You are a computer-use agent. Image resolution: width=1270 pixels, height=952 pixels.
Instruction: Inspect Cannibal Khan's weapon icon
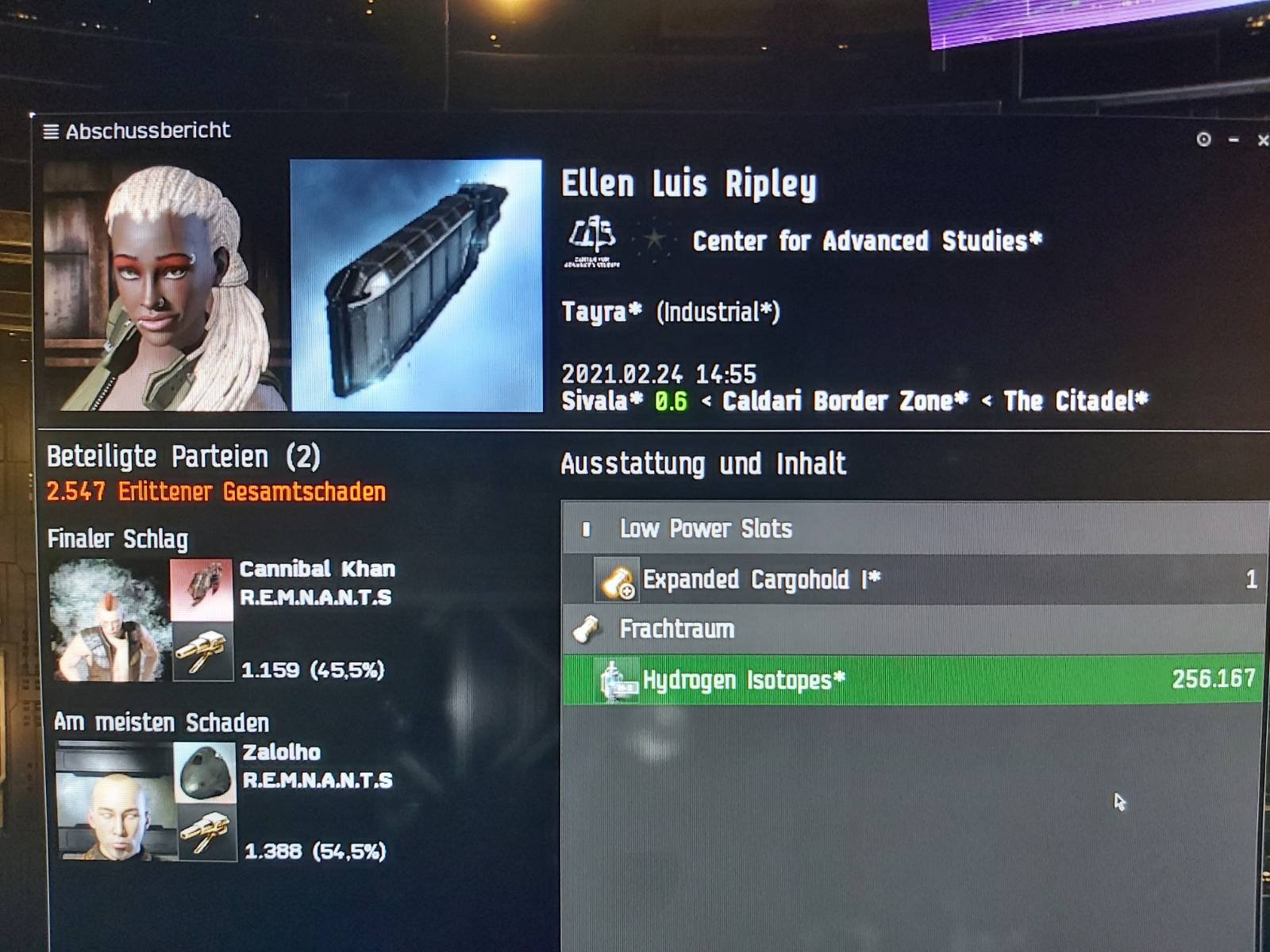pyautogui.click(x=202, y=652)
